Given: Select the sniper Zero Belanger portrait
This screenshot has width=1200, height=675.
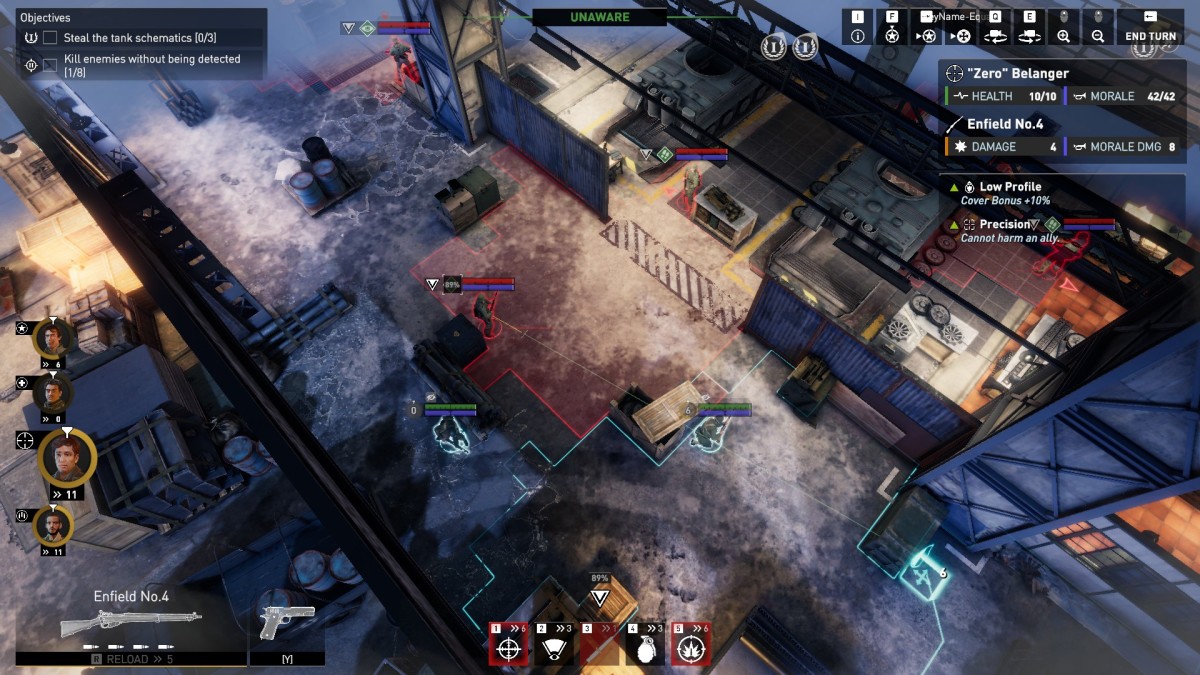Looking at the screenshot, I should coord(67,459).
